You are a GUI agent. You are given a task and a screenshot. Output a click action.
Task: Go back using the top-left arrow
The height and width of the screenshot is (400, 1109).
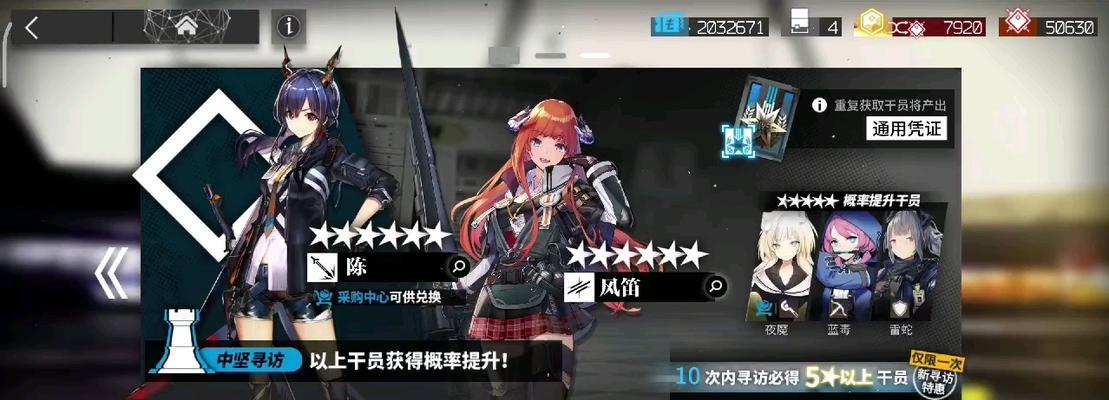[x=32, y=27]
